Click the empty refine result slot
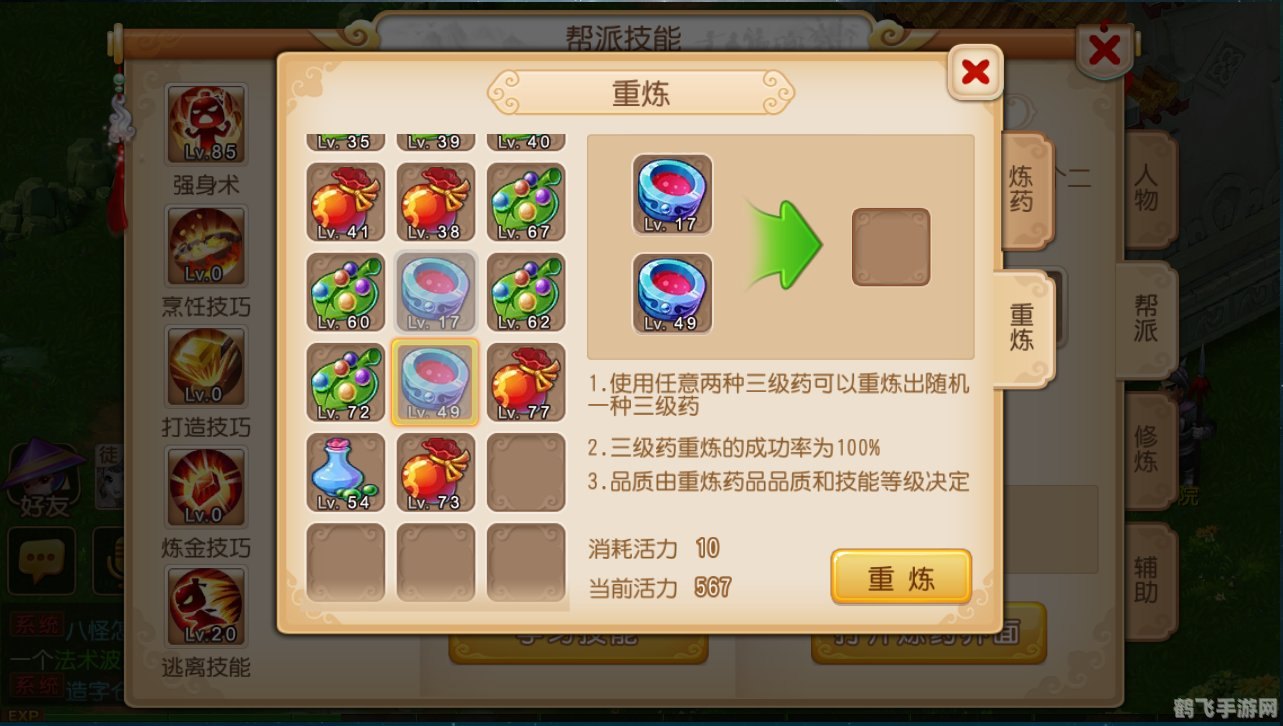Screen dimensions: 1283x726 pyautogui.click(x=890, y=245)
